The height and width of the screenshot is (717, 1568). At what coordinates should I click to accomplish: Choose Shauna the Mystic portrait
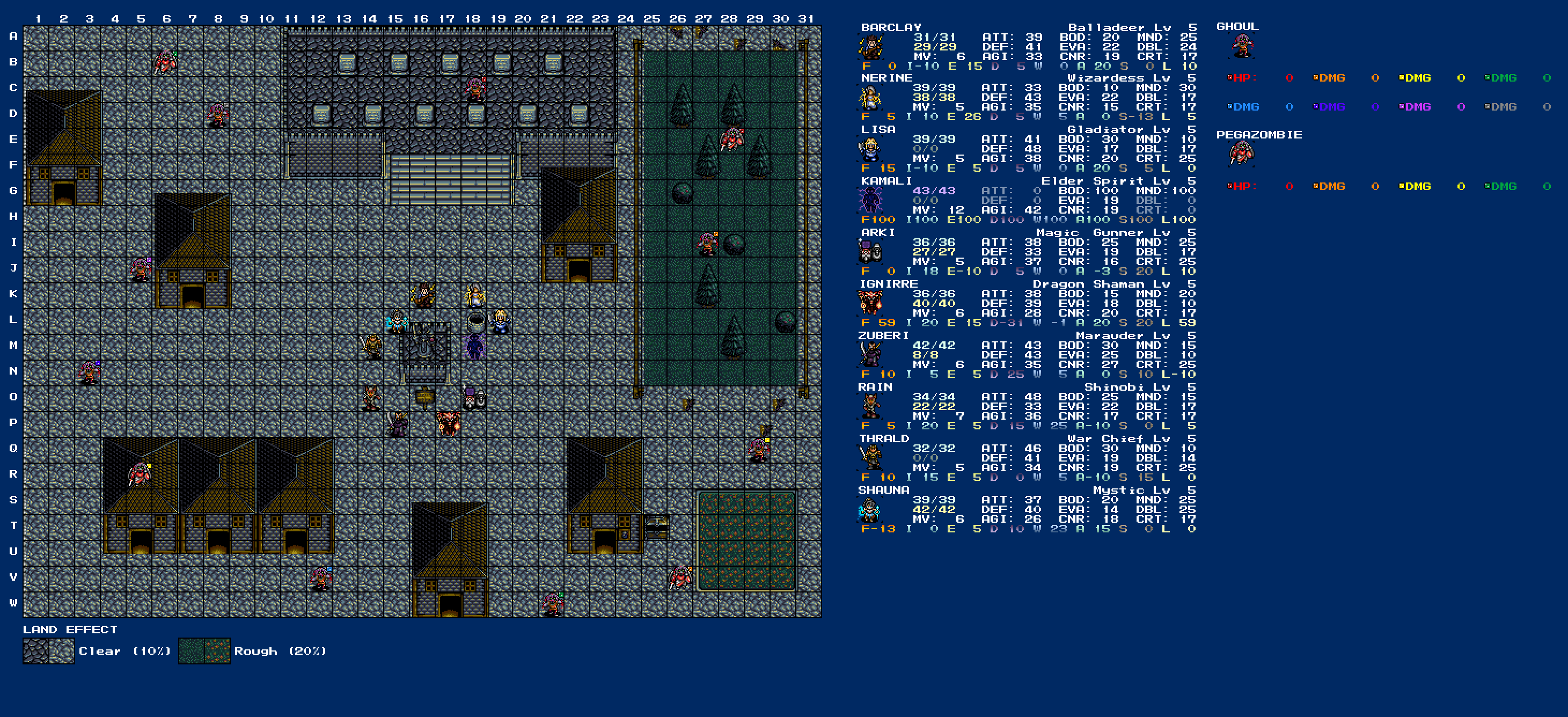870,510
